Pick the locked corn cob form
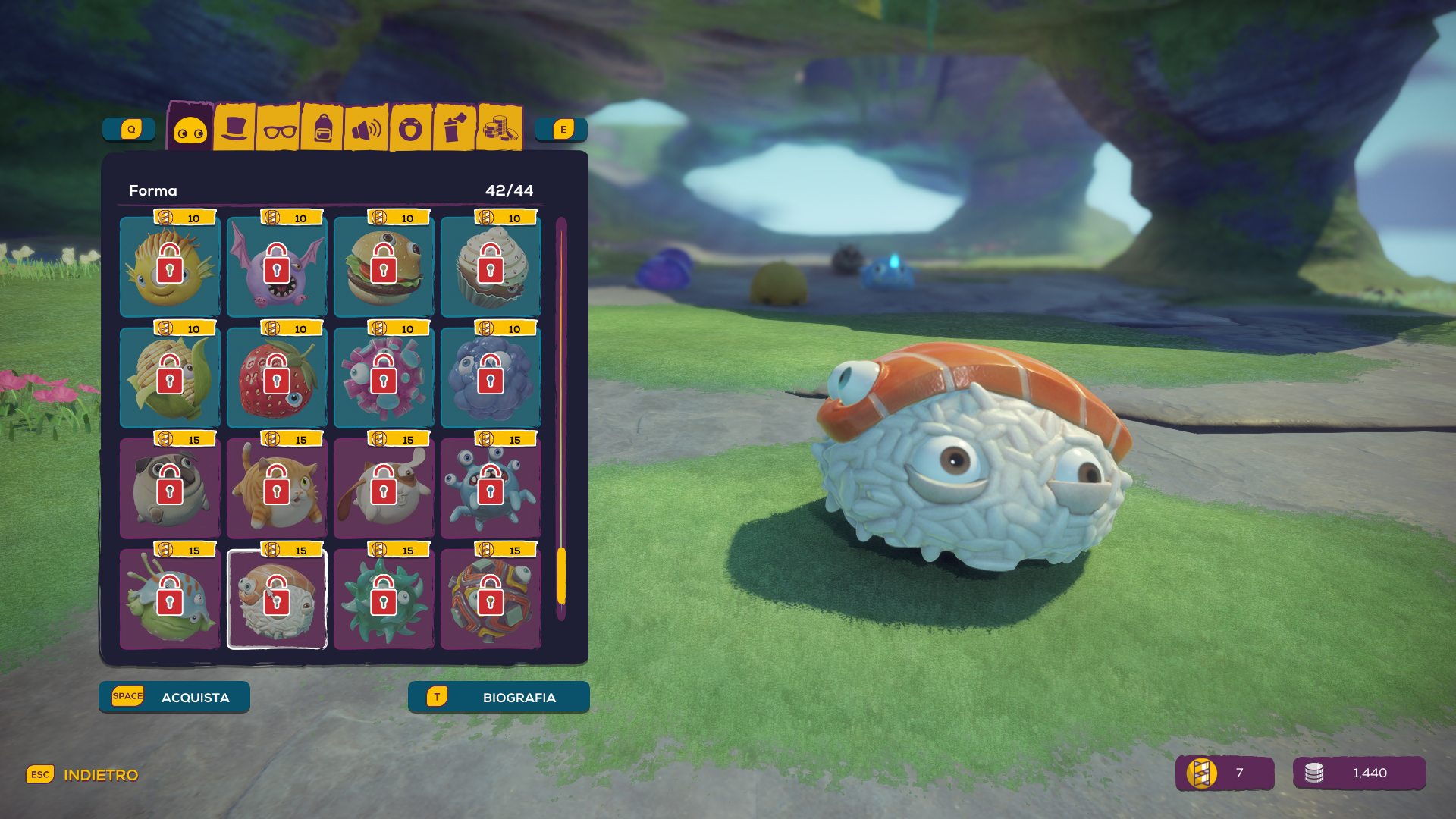This screenshot has height=819, width=1456. click(x=170, y=378)
